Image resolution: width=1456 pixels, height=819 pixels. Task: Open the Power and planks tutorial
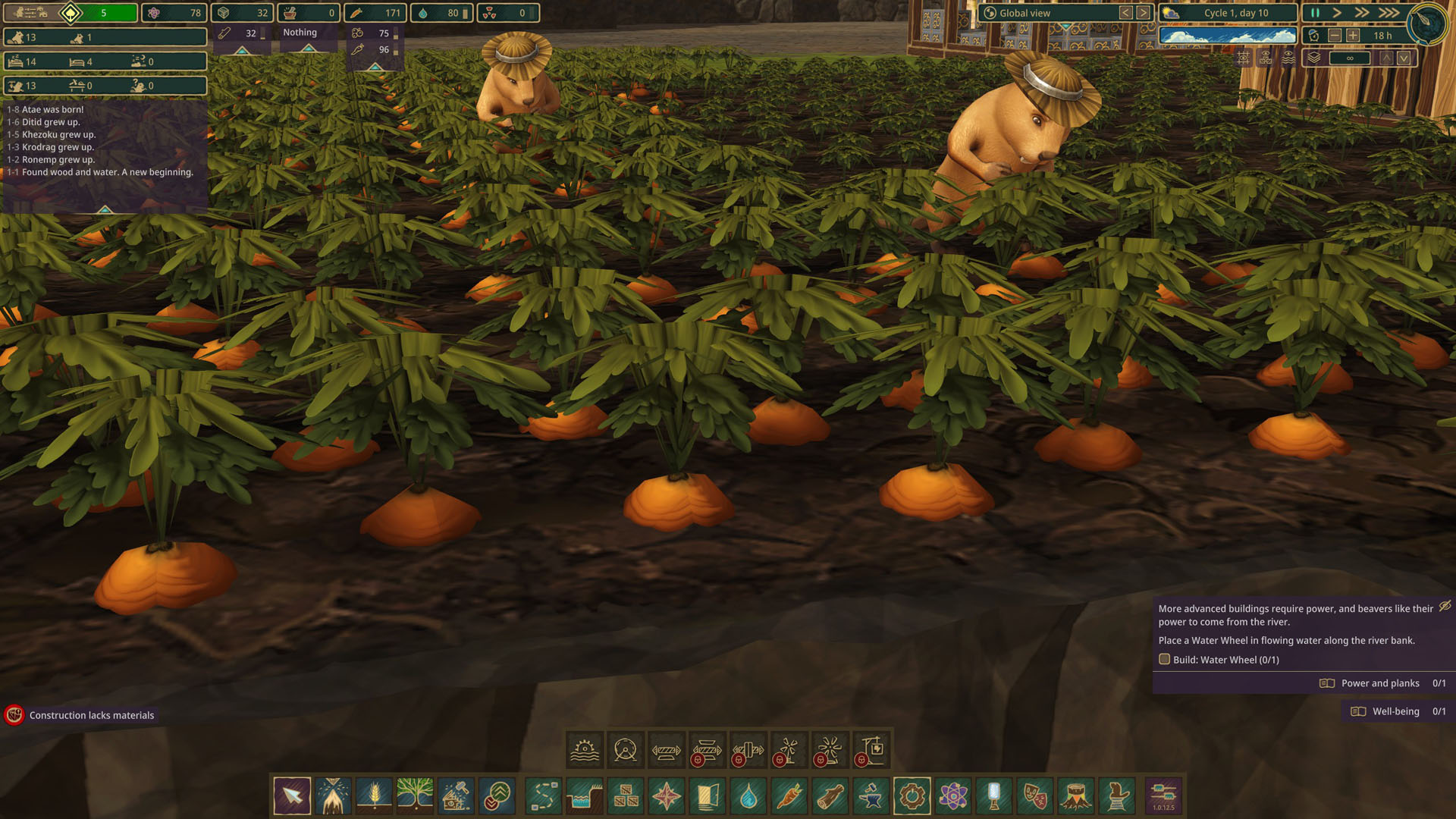[1380, 683]
